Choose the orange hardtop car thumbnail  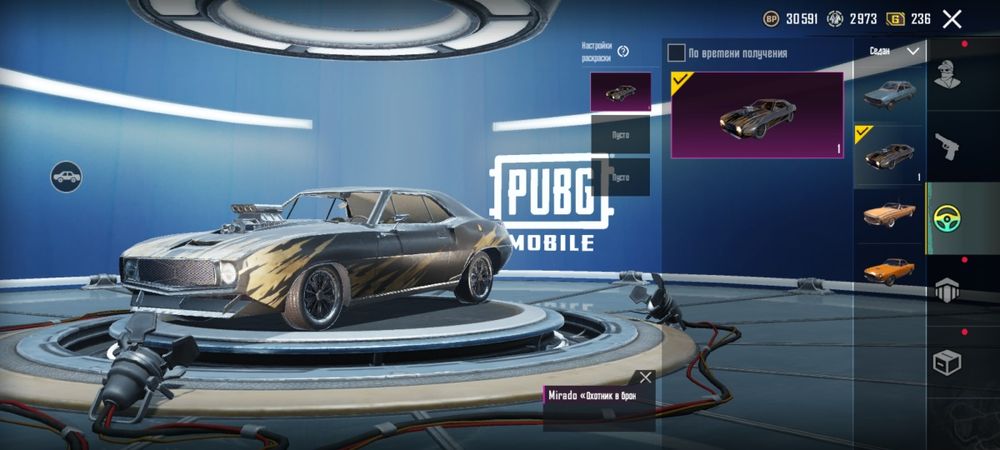click(888, 270)
